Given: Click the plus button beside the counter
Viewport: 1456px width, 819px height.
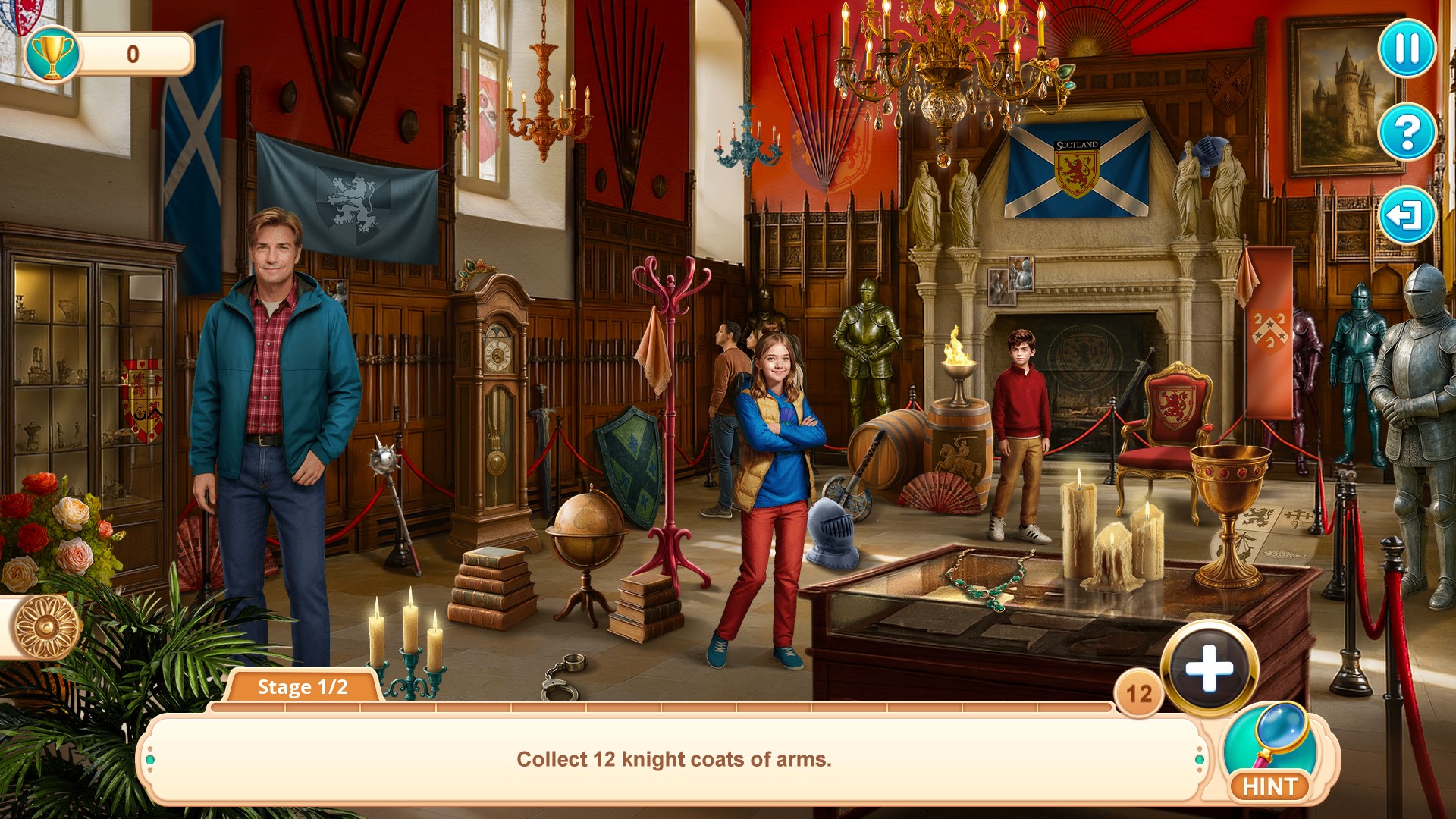Looking at the screenshot, I should coord(1210,668).
